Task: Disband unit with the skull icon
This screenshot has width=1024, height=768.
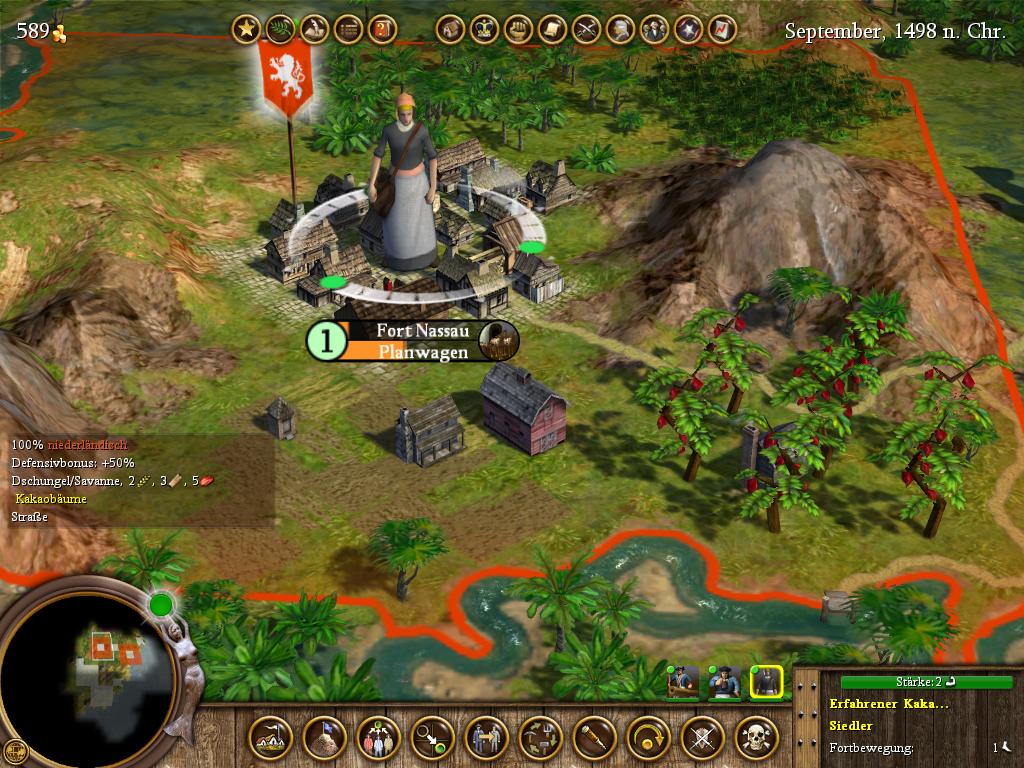Action: [x=756, y=739]
